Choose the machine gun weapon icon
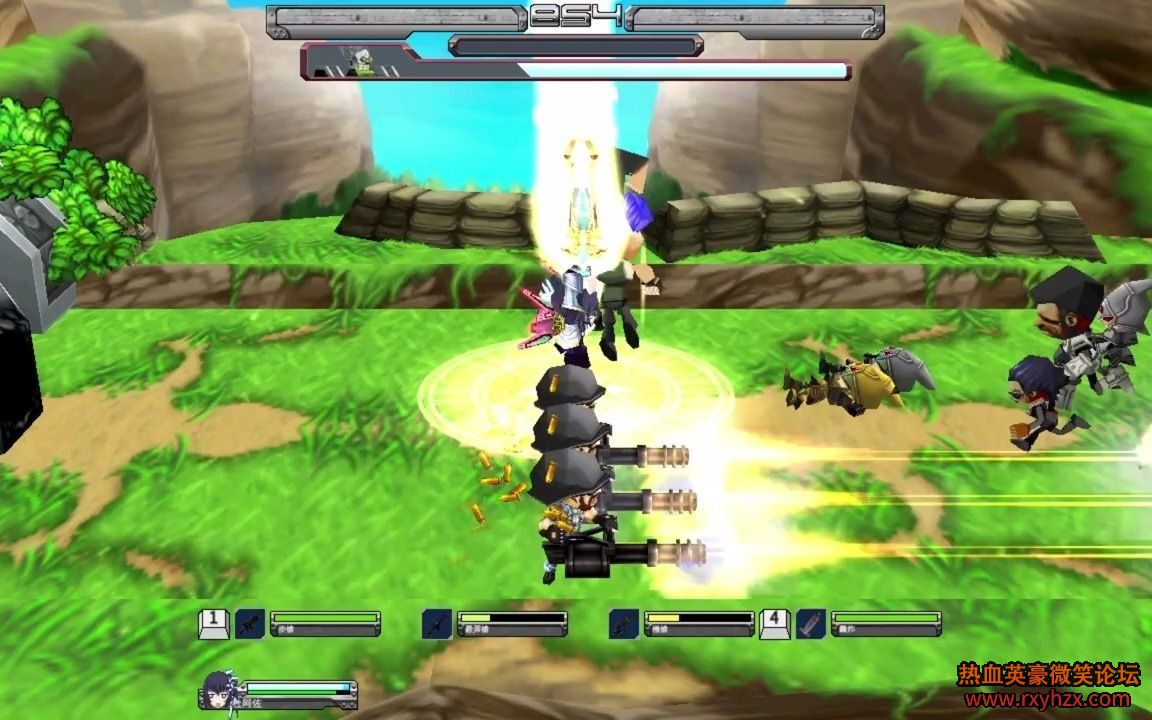Viewport: 1152px width, 720px height. point(624,624)
